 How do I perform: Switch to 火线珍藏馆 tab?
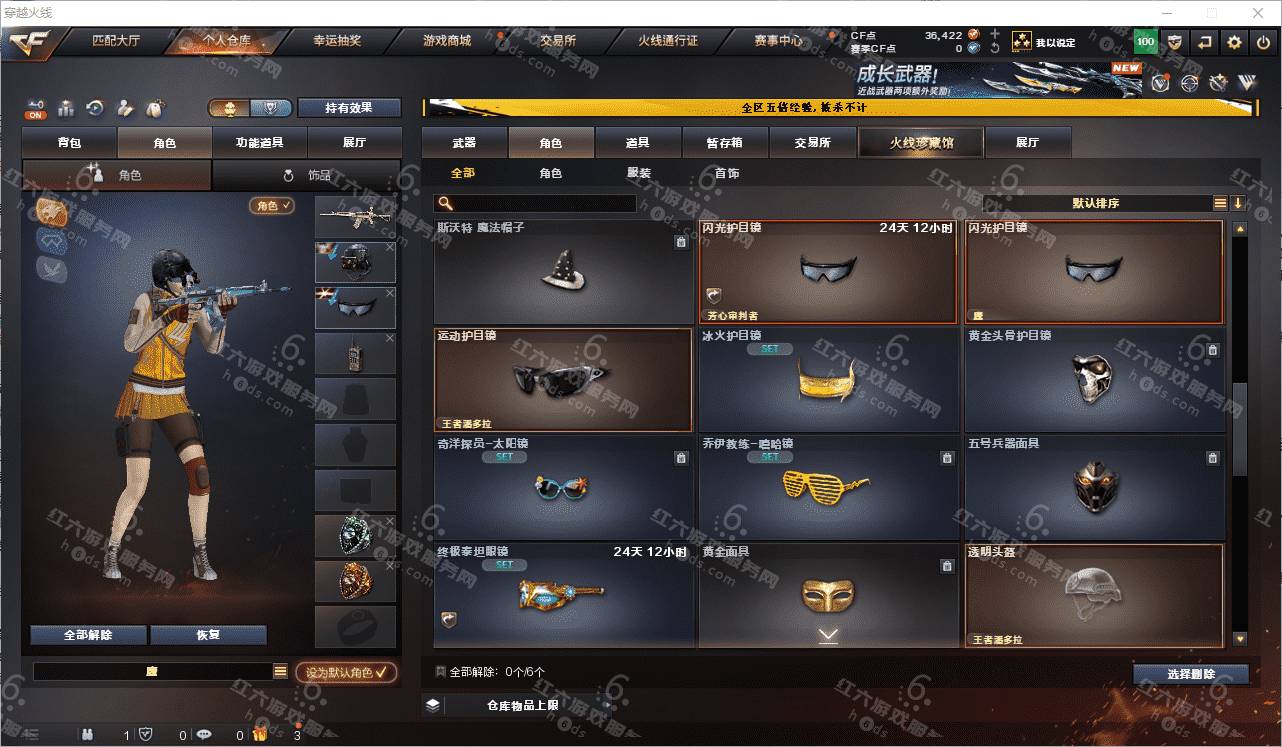[921, 143]
